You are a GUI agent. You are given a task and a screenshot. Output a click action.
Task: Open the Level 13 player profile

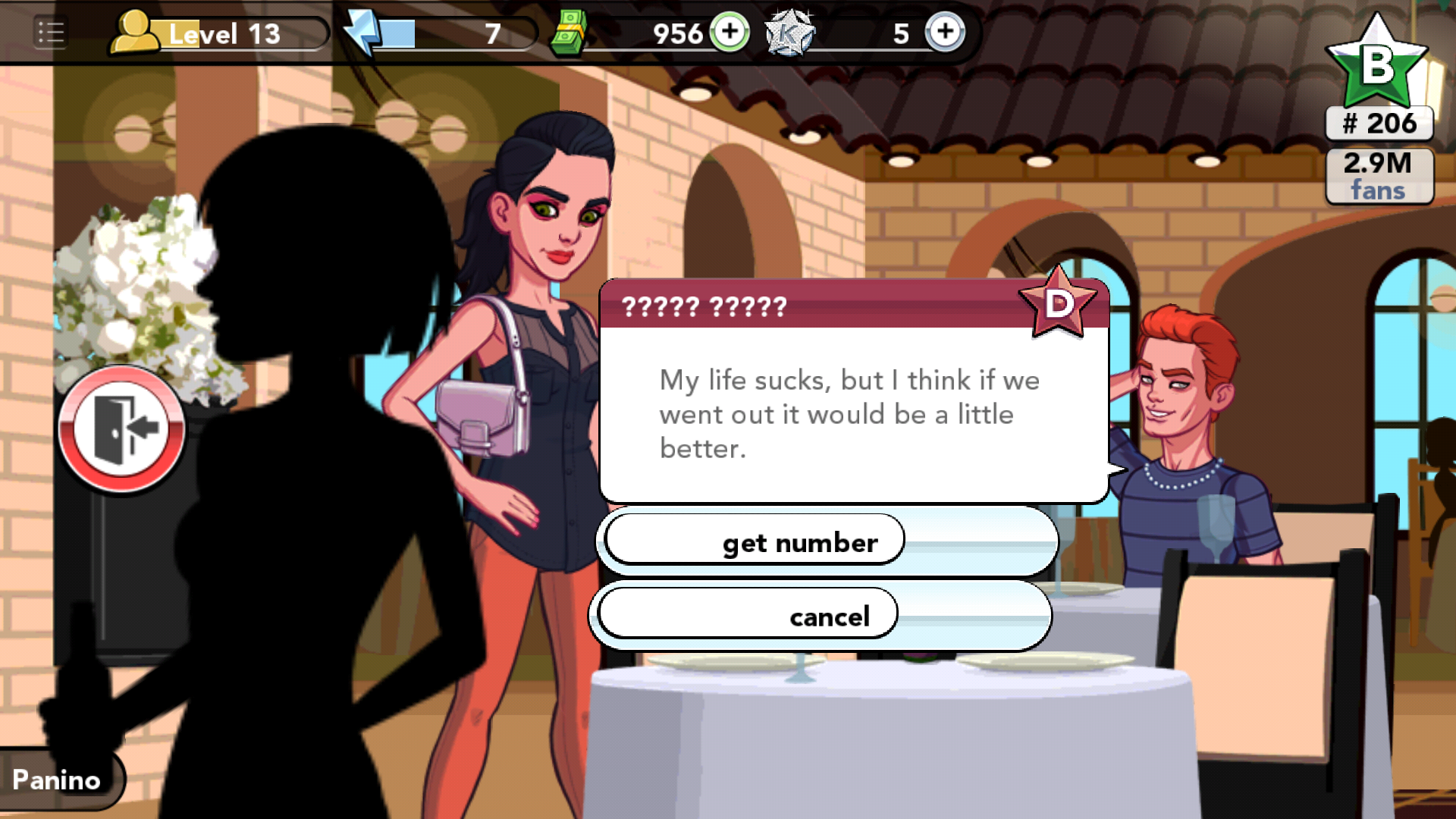point(220,34)
